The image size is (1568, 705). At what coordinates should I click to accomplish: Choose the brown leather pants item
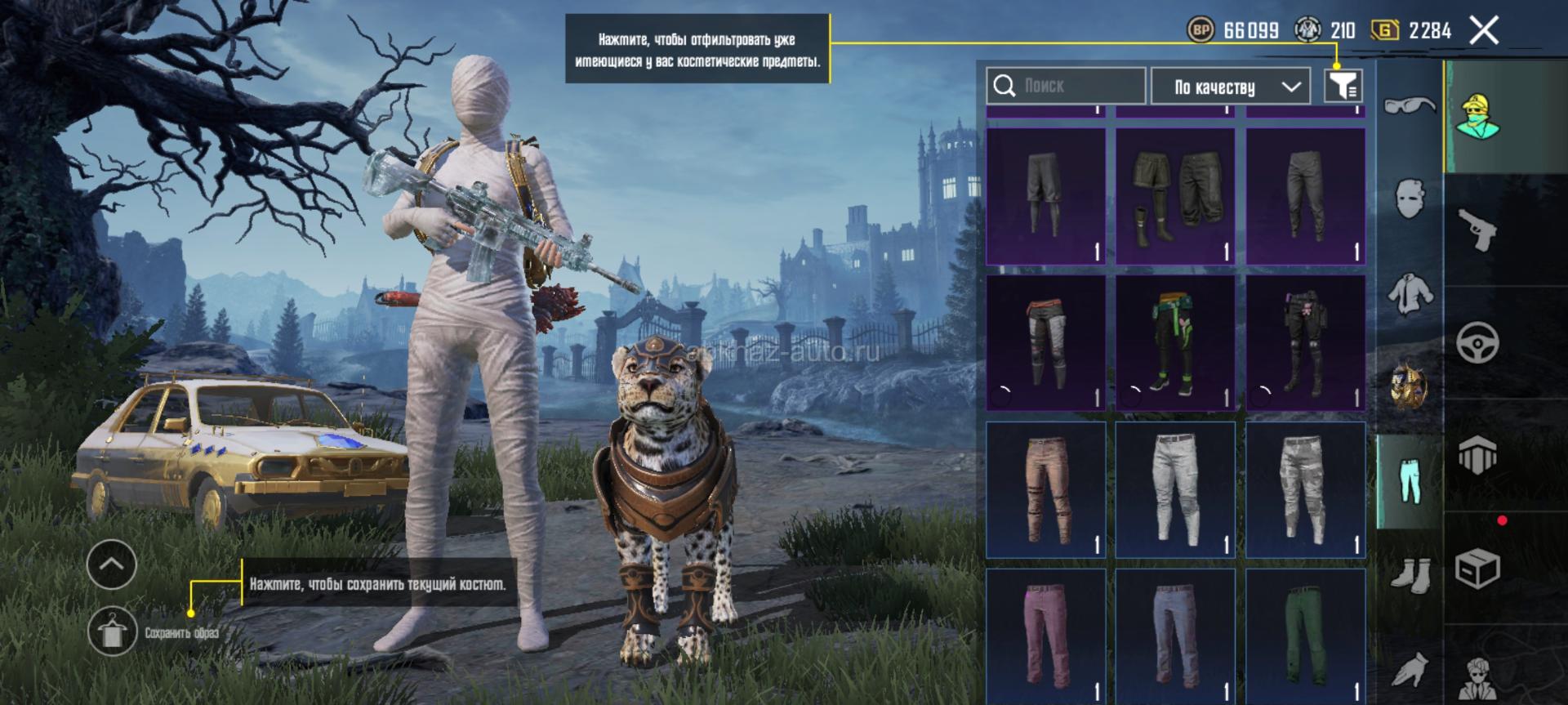pyautogui.click(x=1045, y=489)
